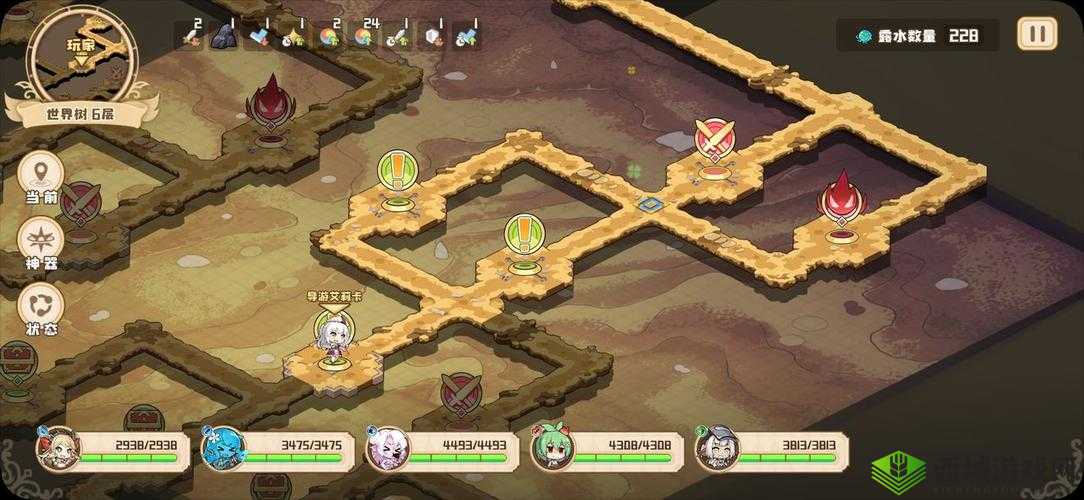Select the dark rock item icon
Screen dimensions: 1084x500
225,37
